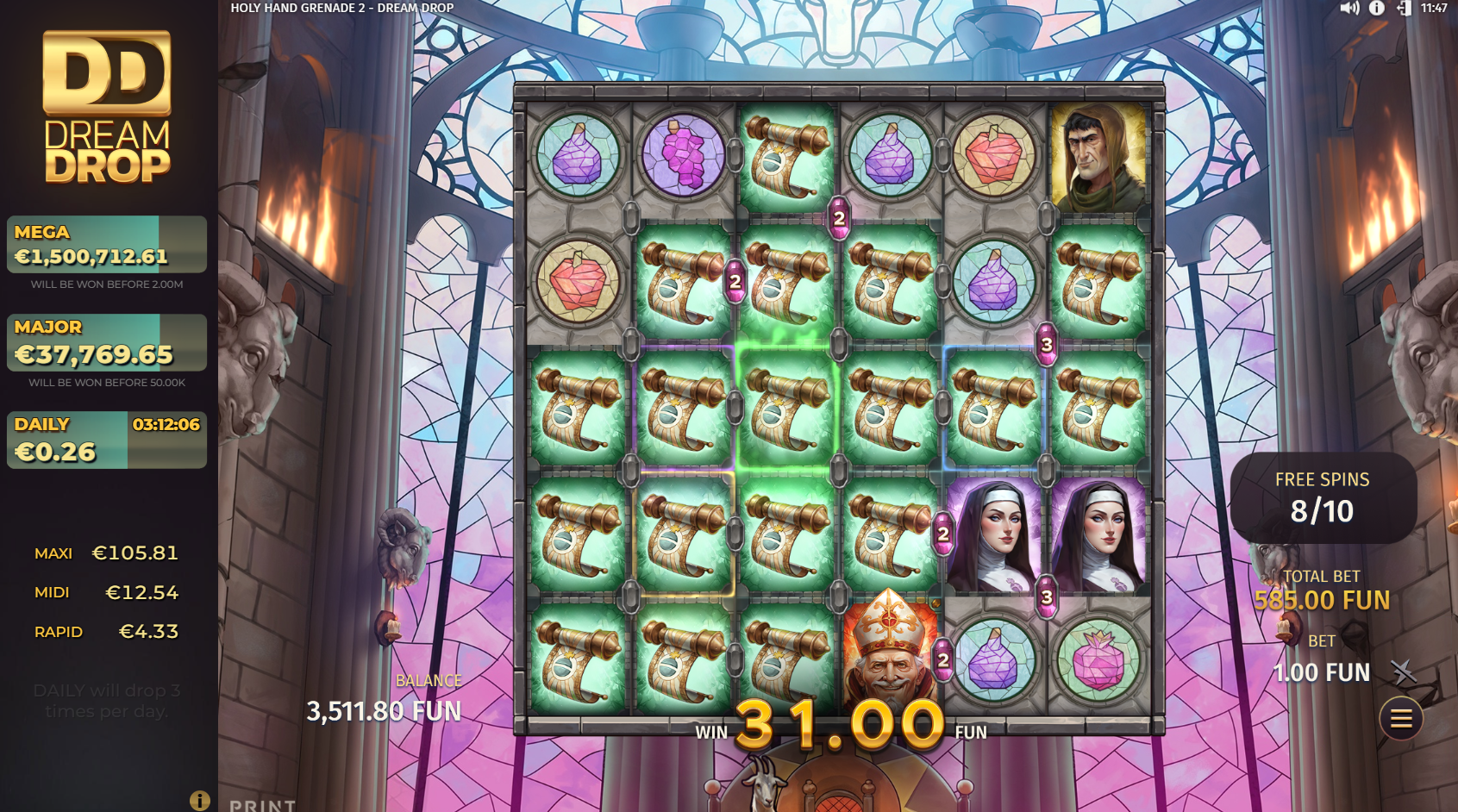Toggle the crossed-out lightning turbo icon
Screen dimensions: 1458x812
[x=1403, y=671]
